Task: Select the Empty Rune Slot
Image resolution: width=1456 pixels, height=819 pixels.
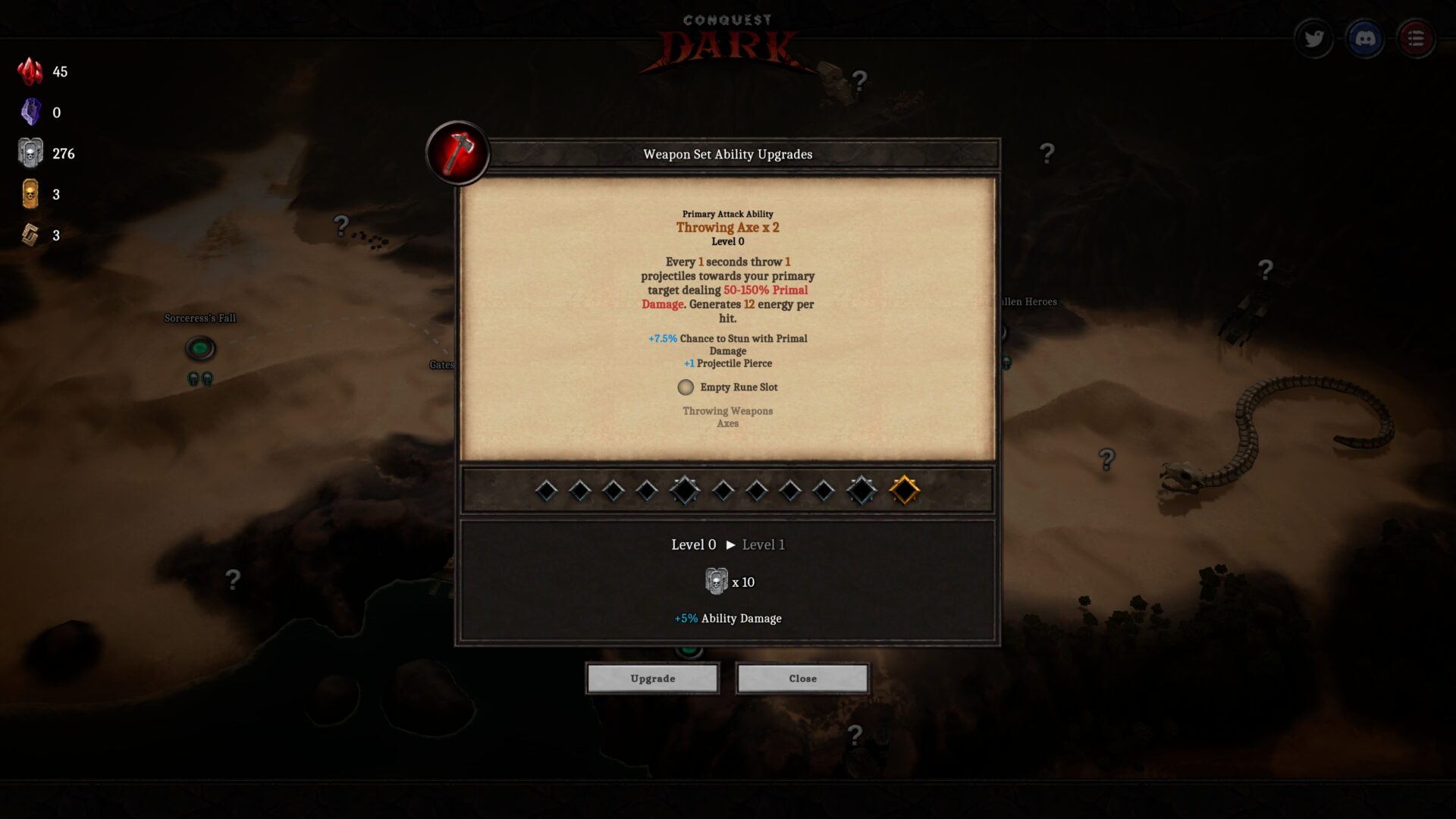Action: (x=686, y=388)
